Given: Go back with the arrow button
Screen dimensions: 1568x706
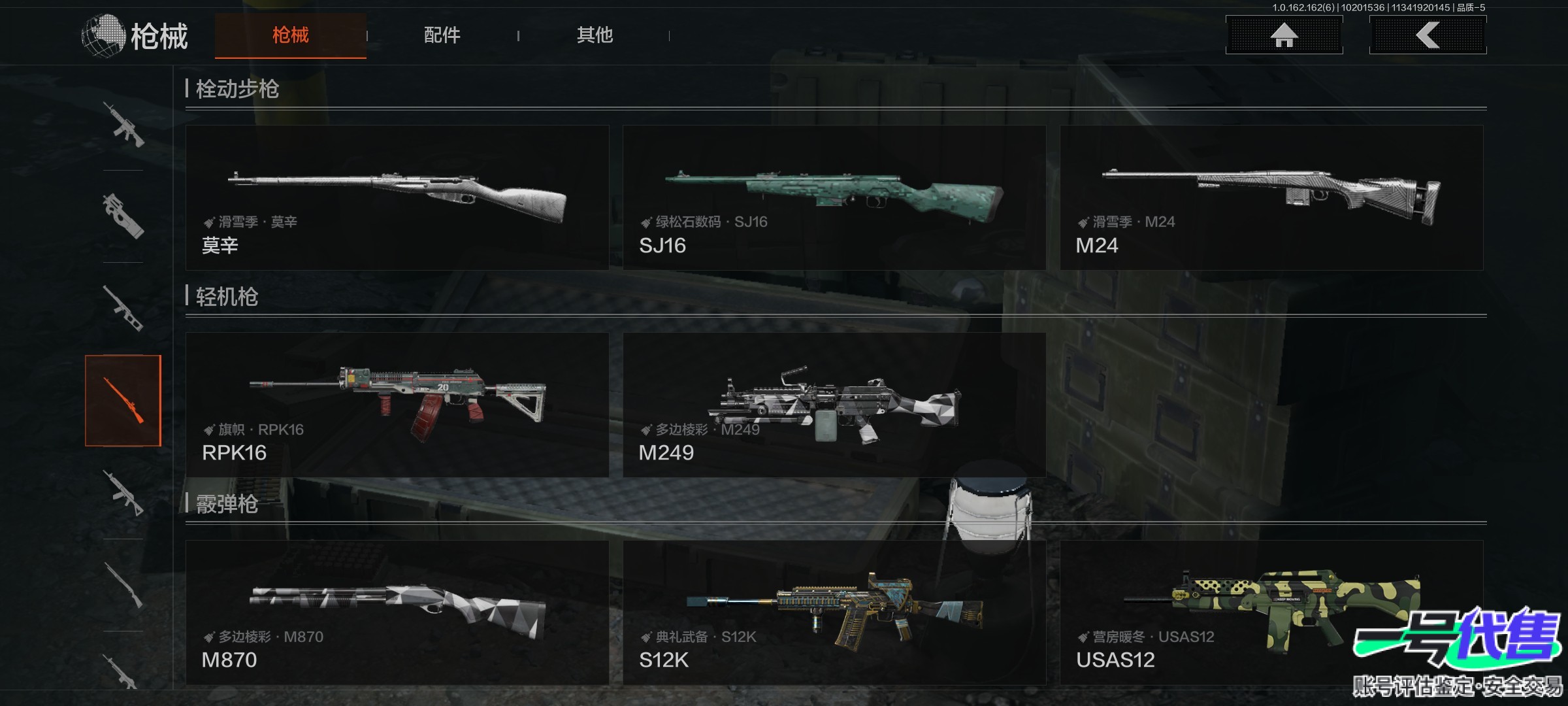Looking at the screenshot, I should [x=1428, y=35].
